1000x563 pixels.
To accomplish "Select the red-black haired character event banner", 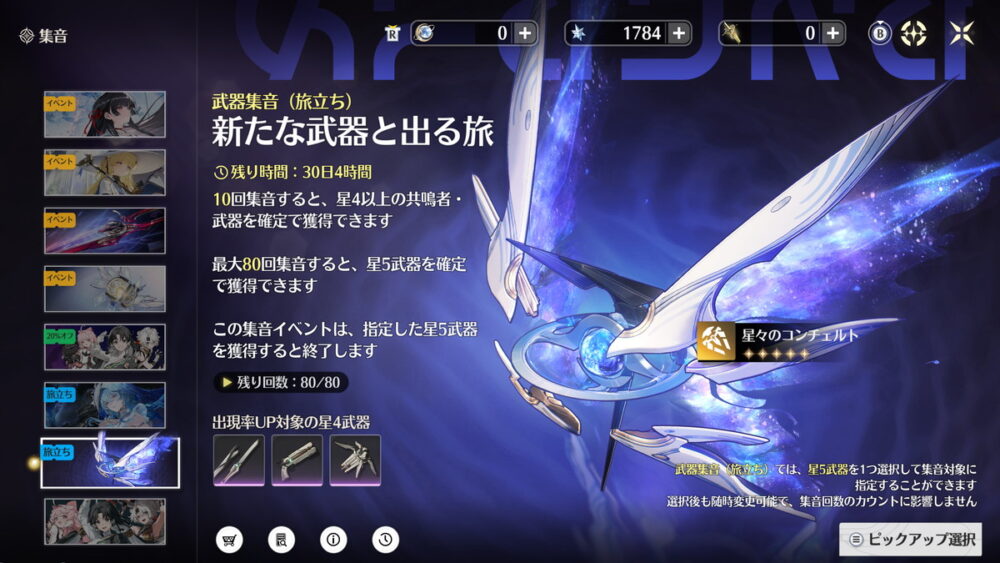I will point(105,115).
